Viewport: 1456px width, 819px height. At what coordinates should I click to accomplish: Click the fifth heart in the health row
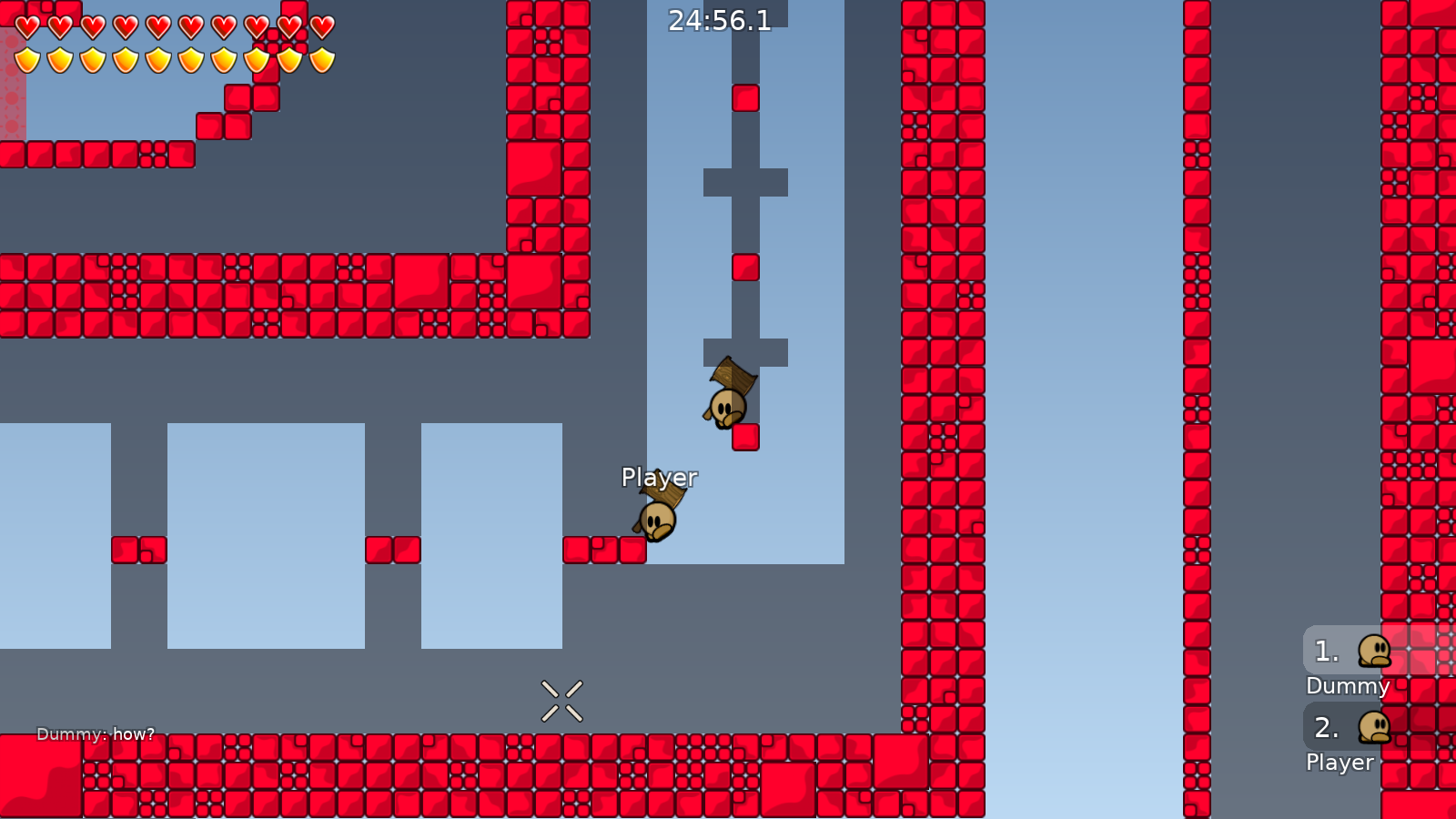(157, 25)
